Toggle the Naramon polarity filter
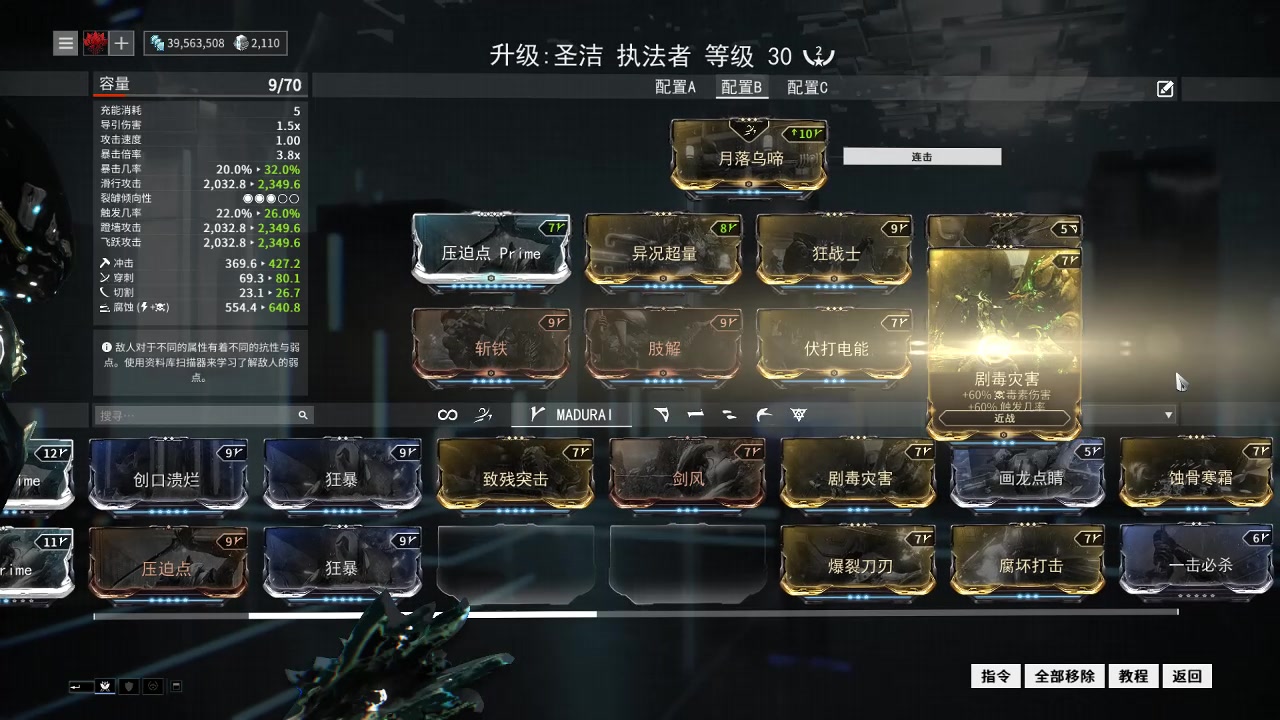This screenshot has width=1280, height=720. (x=695, y=414)
